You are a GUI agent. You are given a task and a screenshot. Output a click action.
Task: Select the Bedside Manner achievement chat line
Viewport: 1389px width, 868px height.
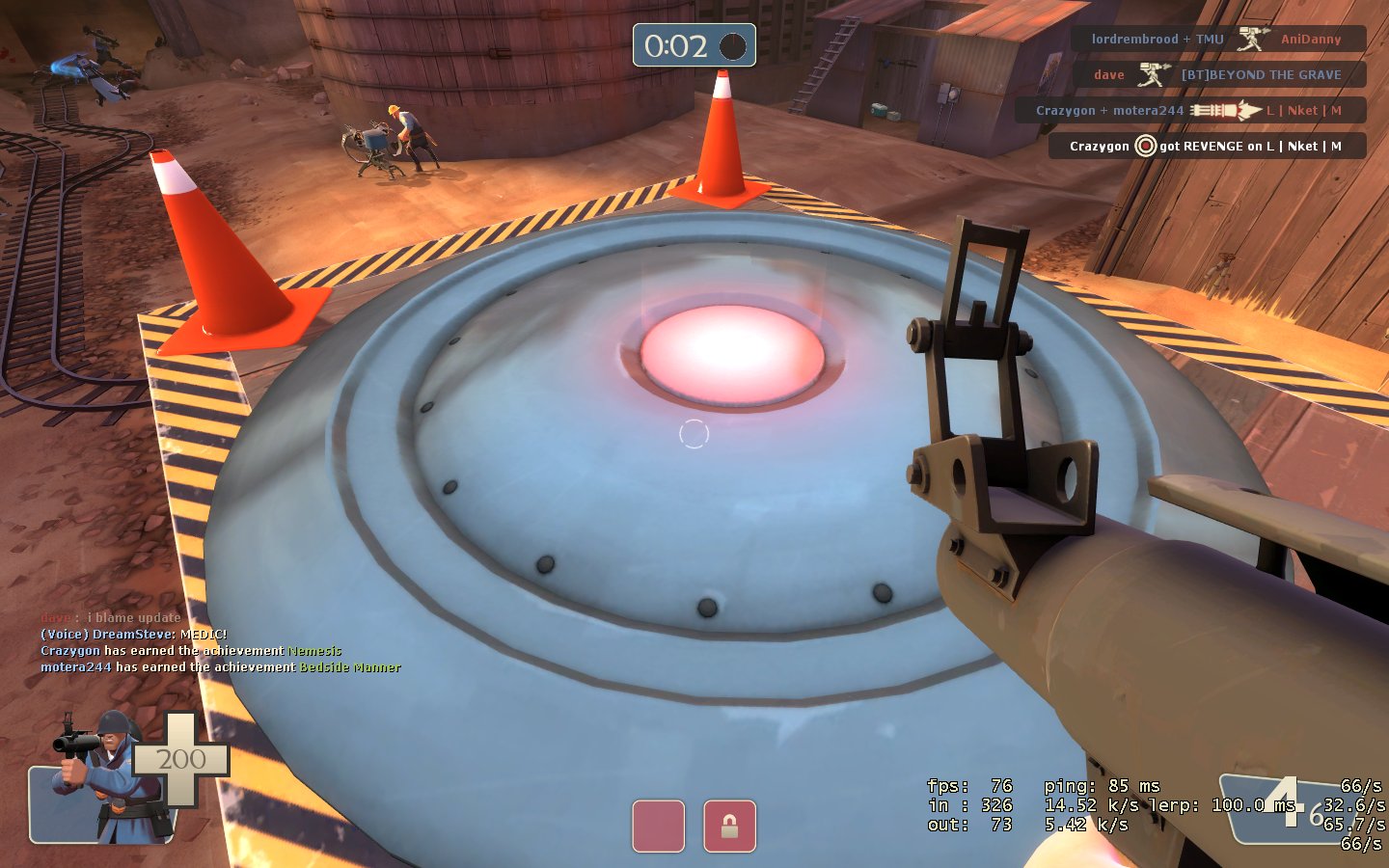click(220, 667)
